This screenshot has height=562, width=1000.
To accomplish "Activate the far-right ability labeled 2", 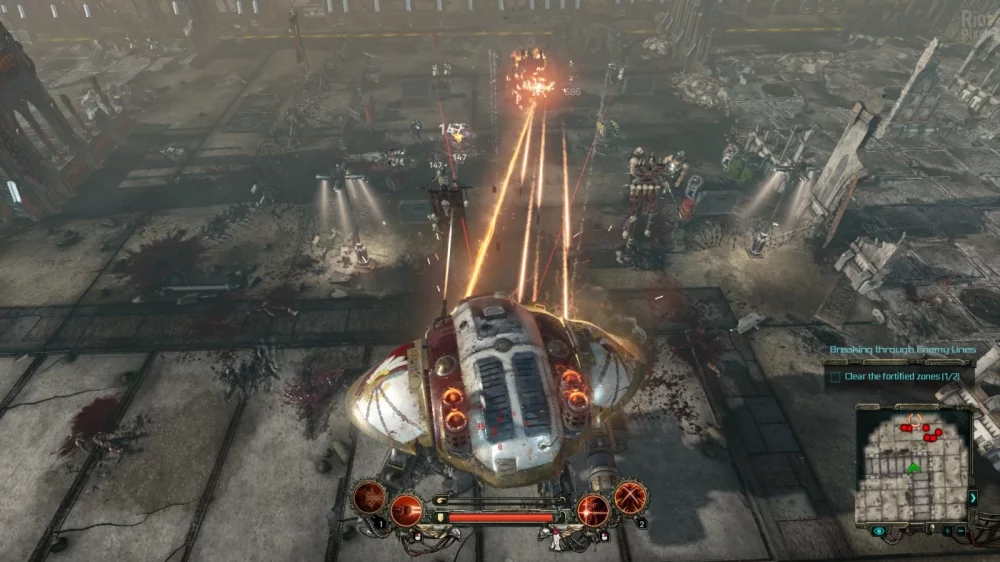I will (x=630, y=497).
